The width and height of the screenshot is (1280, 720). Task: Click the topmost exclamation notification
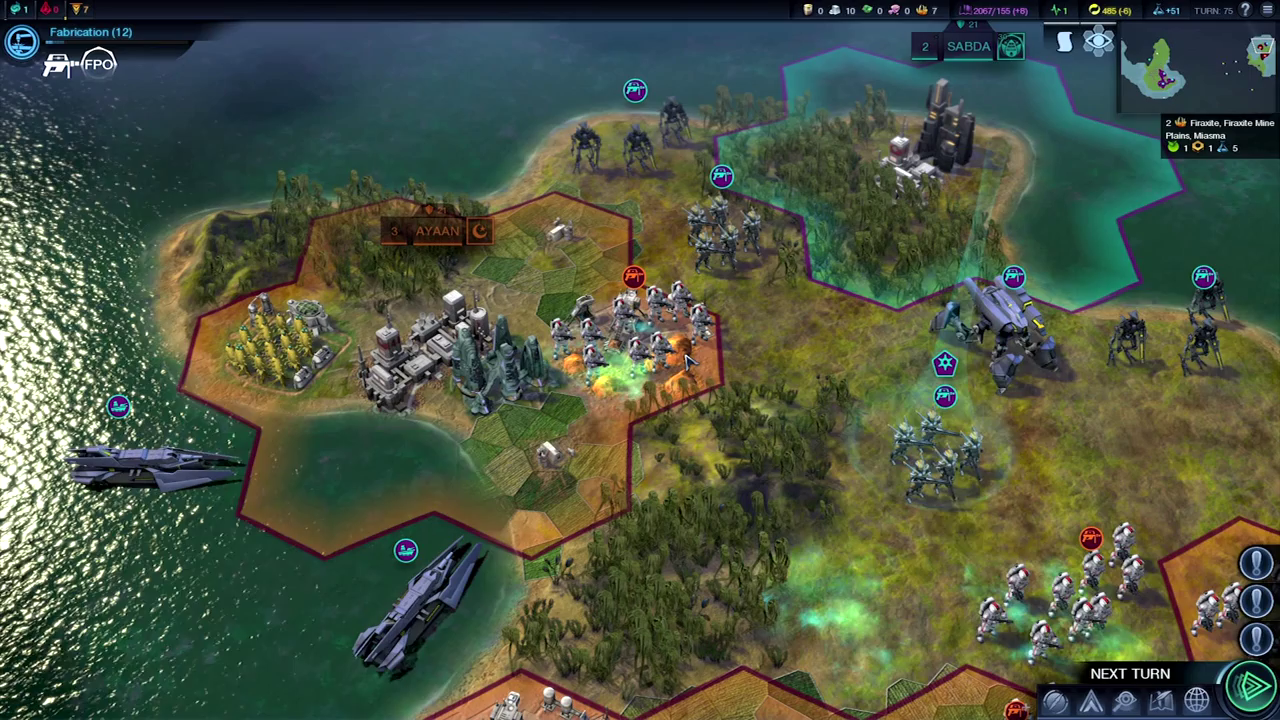[x=1256, y=563]
